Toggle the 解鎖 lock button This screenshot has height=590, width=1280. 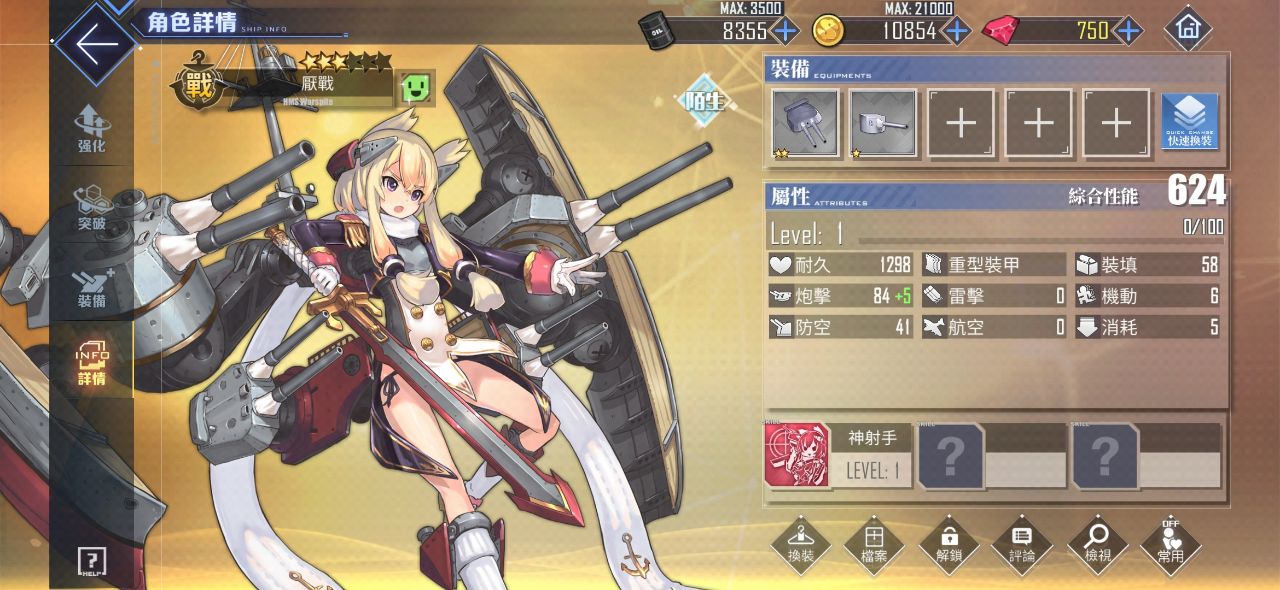click(948, 545)
